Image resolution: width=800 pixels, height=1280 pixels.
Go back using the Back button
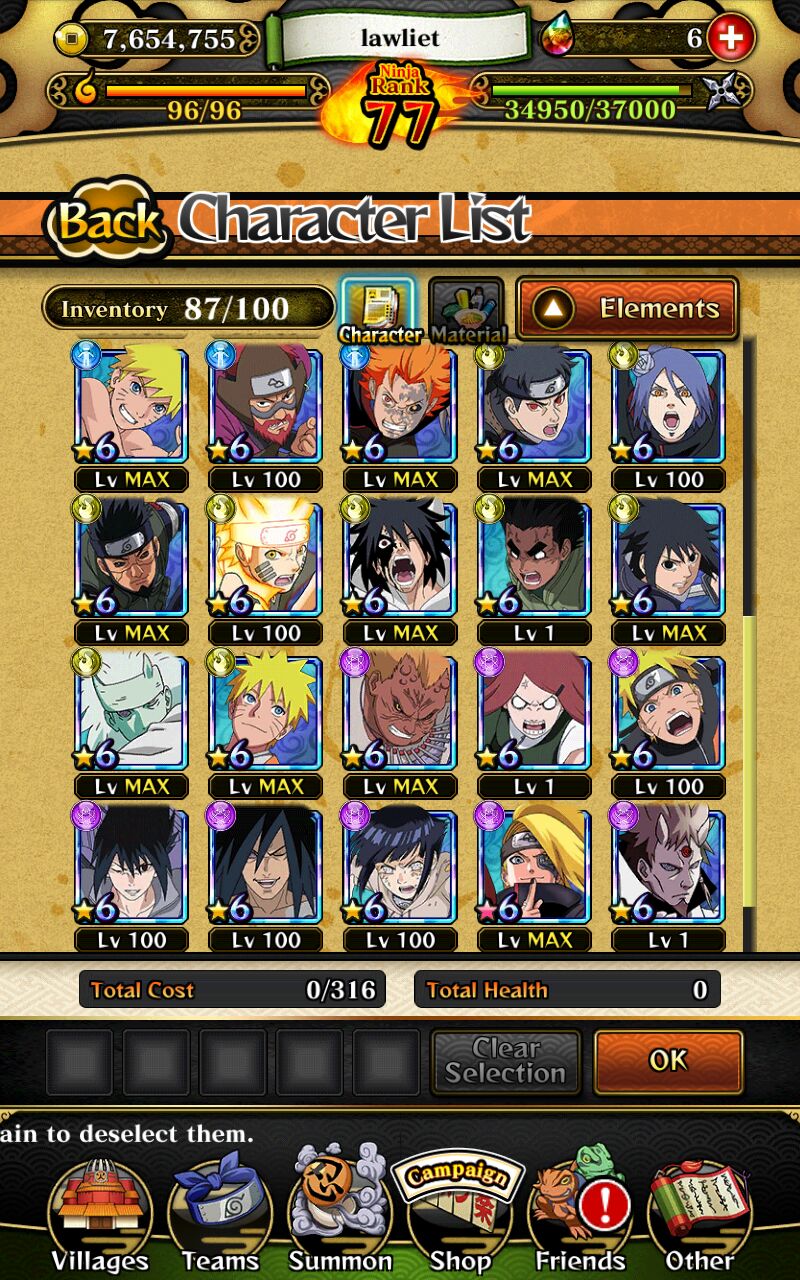pos(108,222)
